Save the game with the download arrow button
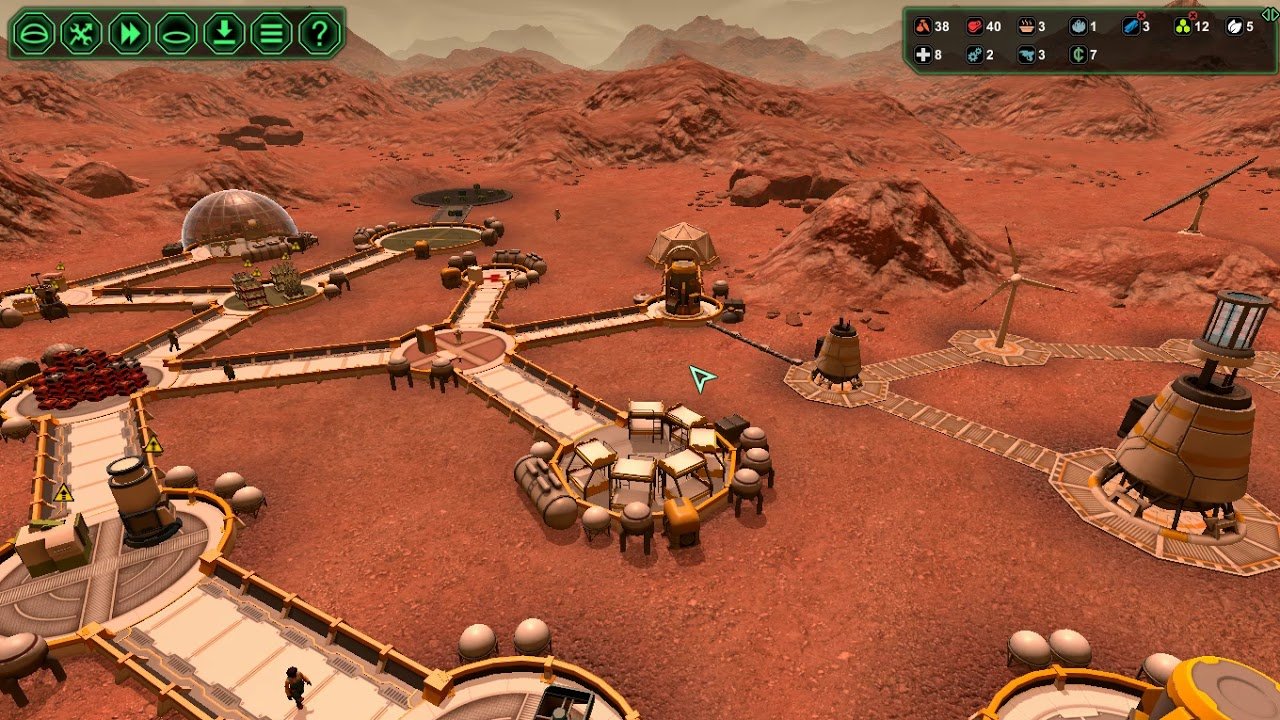The image size is (1280, 720). [x=225, y=34]
